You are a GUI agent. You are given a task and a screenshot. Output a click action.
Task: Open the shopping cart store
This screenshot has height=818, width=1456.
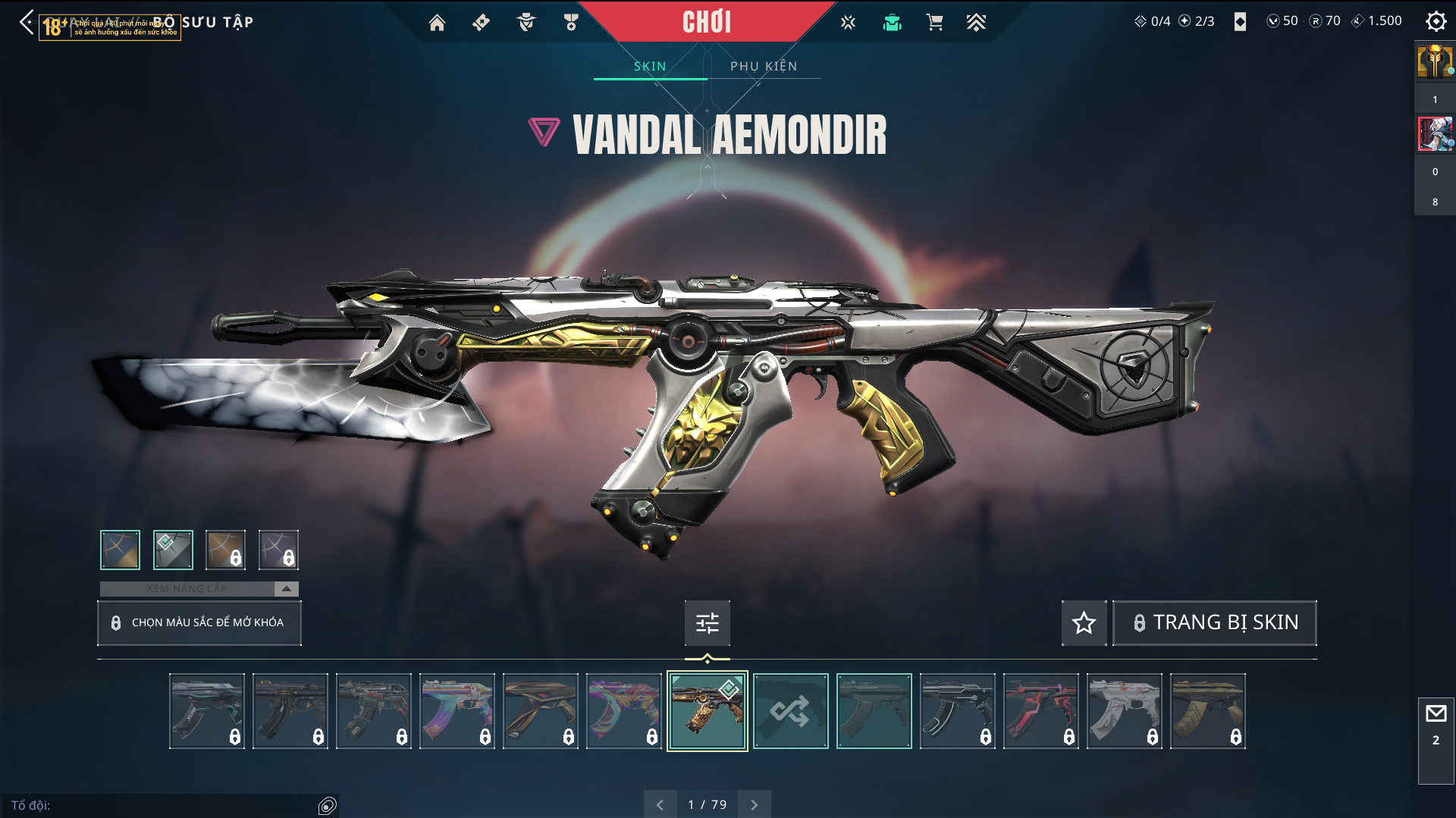click(x=934, y=23)
